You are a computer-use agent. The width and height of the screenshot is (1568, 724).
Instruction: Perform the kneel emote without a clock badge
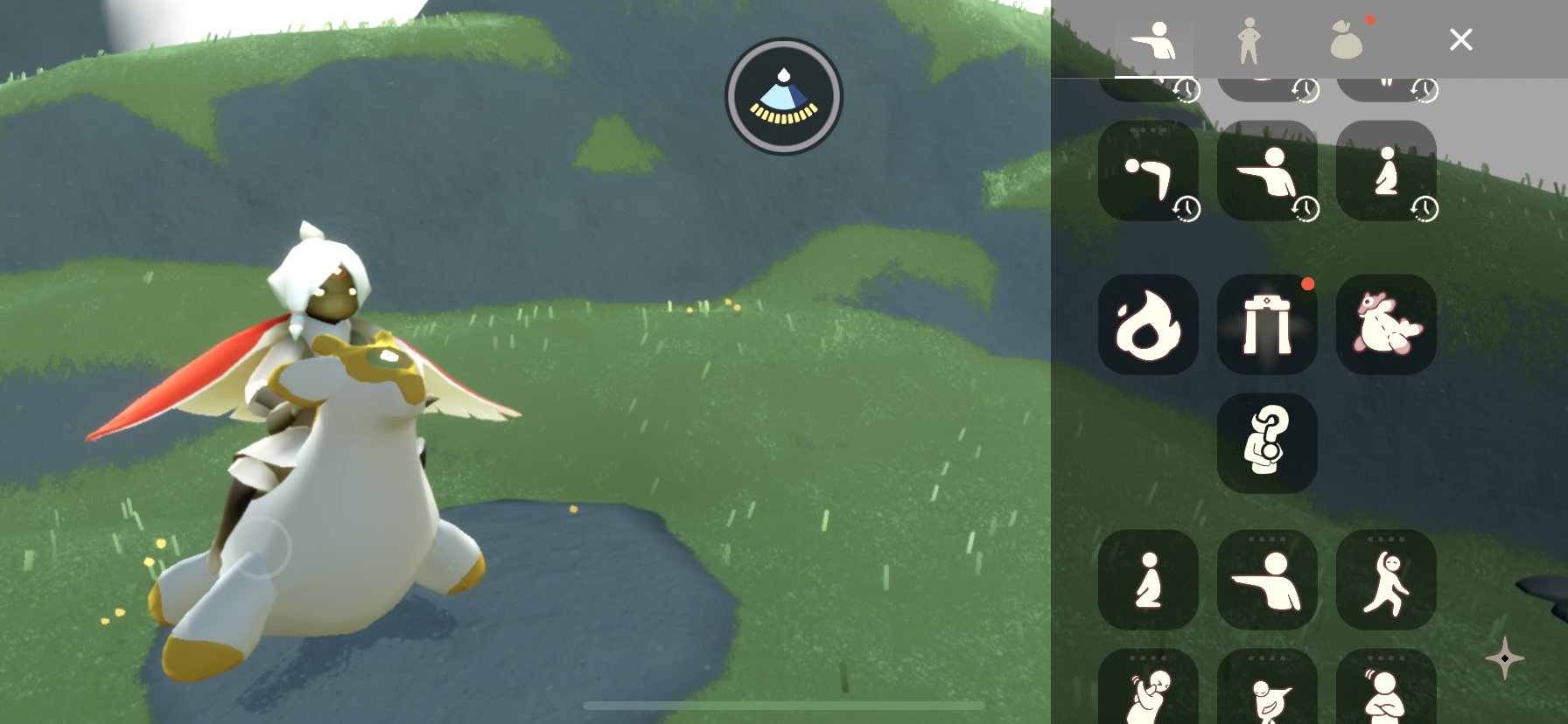pos(1148,580)
